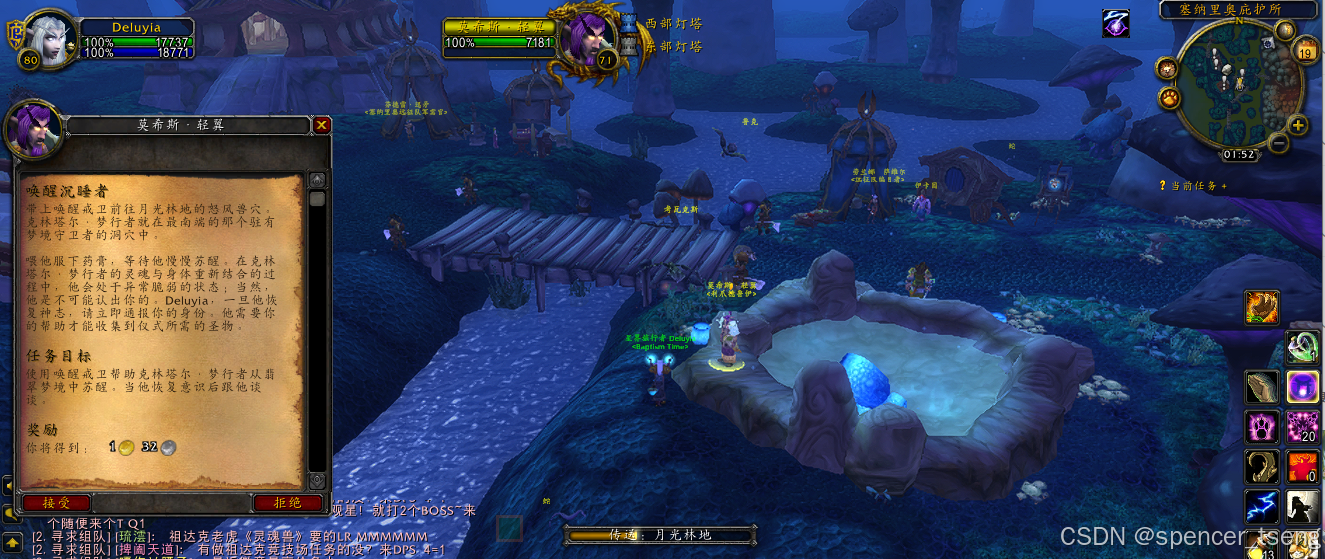
Task: Use the purple paw print ability
Action: coord(1262,427)
